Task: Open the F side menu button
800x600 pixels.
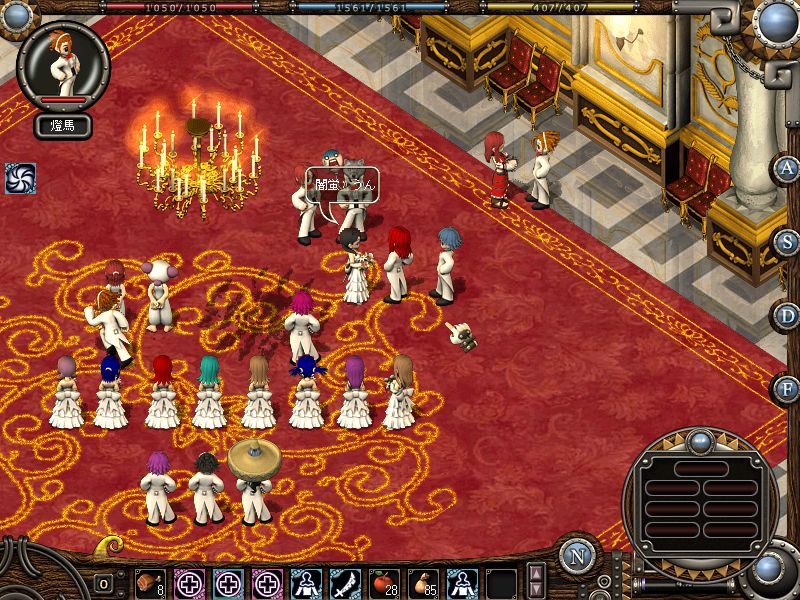Action: (x=787, y=388)
